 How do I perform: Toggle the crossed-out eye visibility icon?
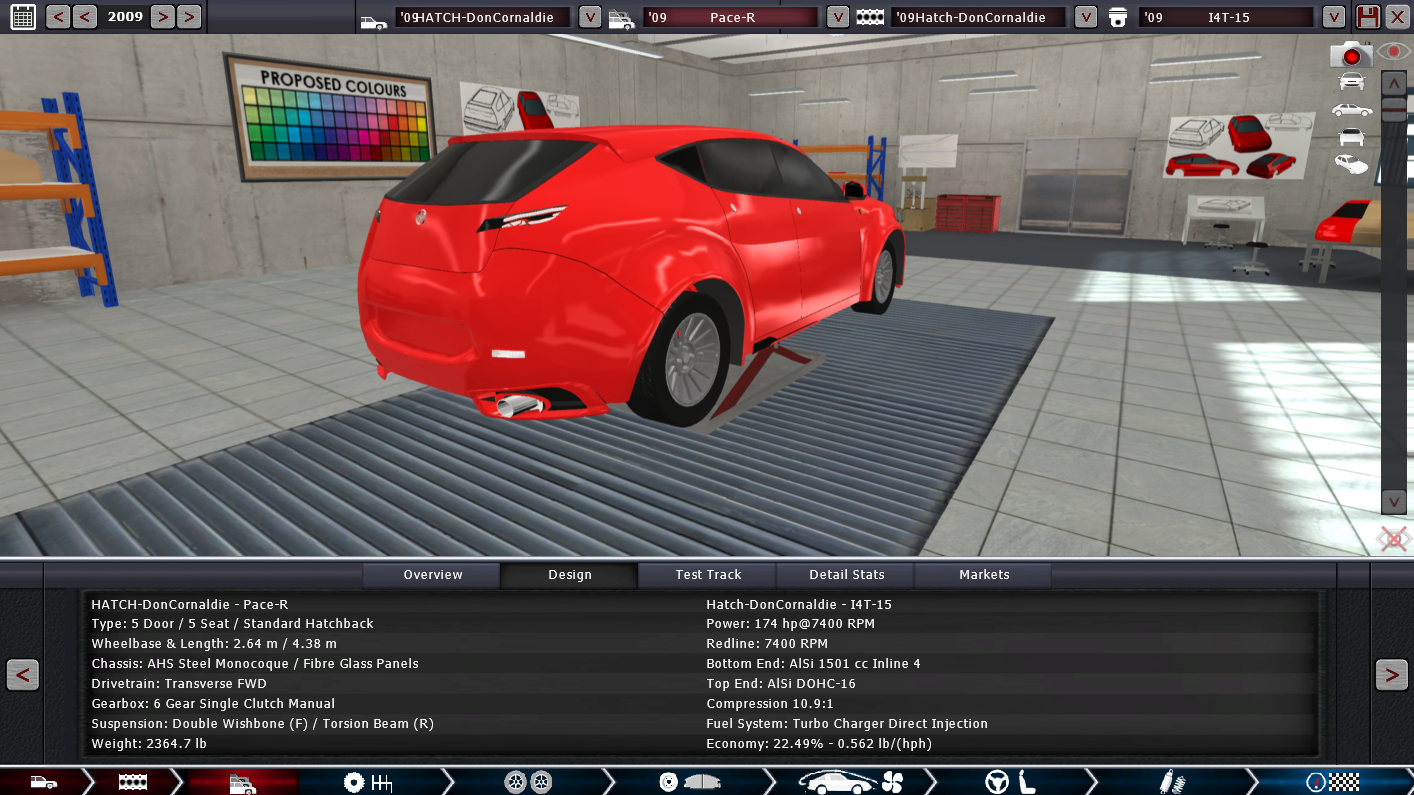1393,540
